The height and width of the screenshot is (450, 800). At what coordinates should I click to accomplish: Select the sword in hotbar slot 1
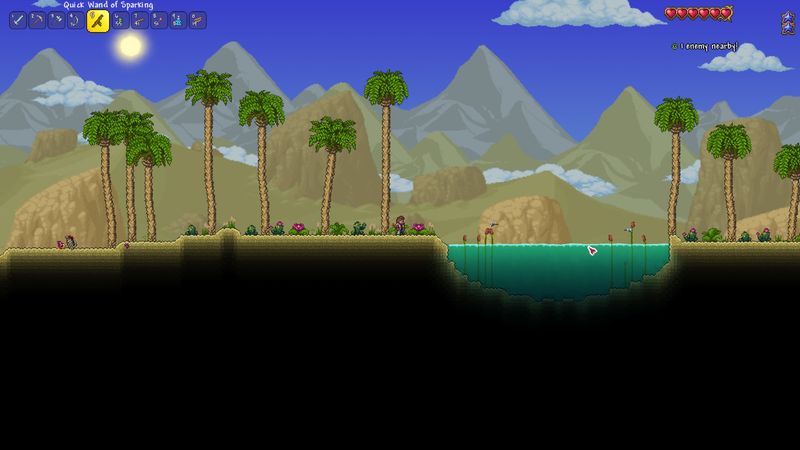tap(17, 20)
